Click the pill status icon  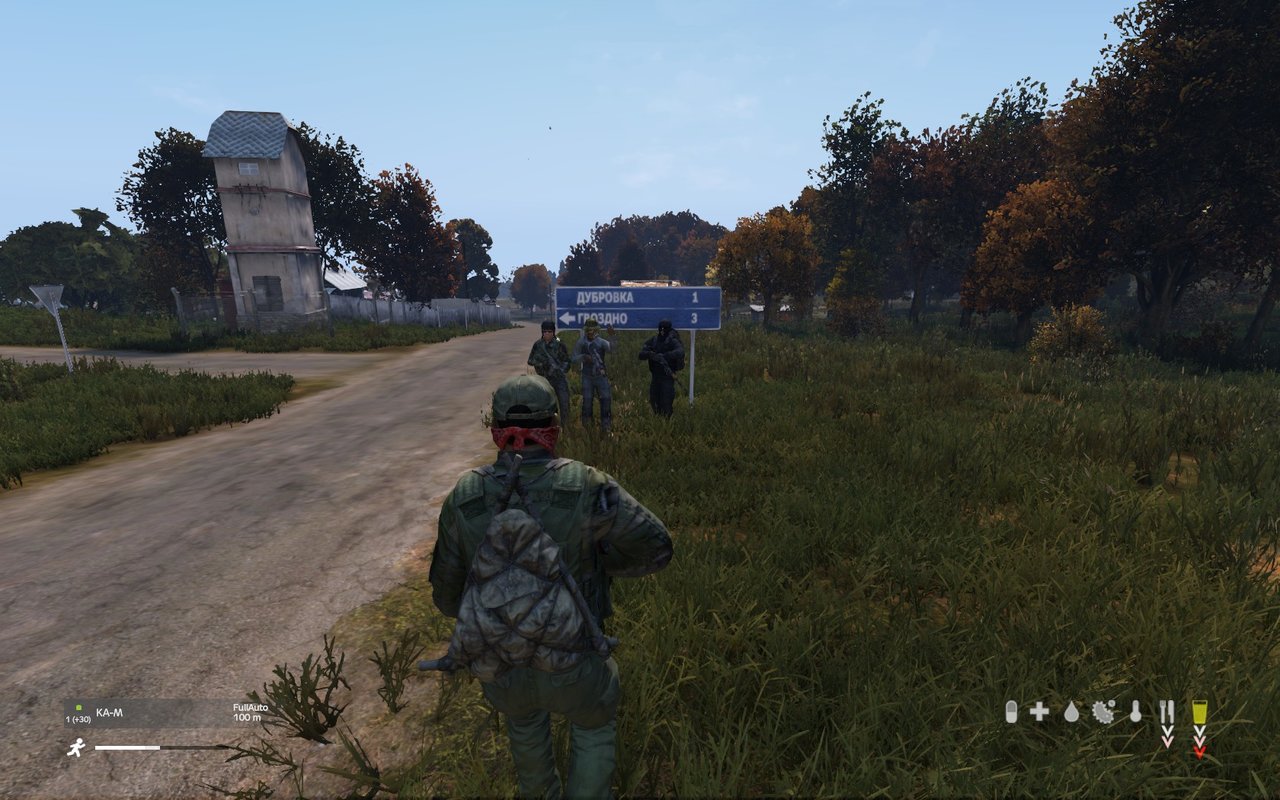pos(1011,711)
